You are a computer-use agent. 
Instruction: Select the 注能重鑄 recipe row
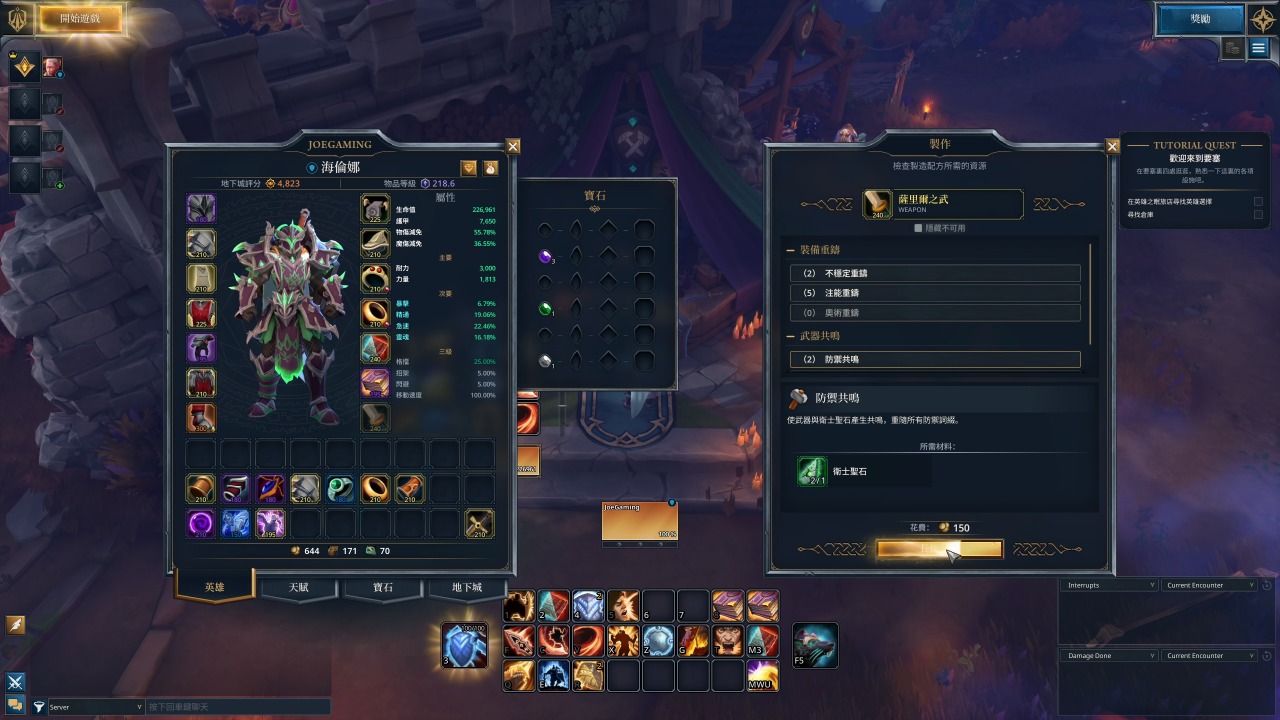(935, 293)
